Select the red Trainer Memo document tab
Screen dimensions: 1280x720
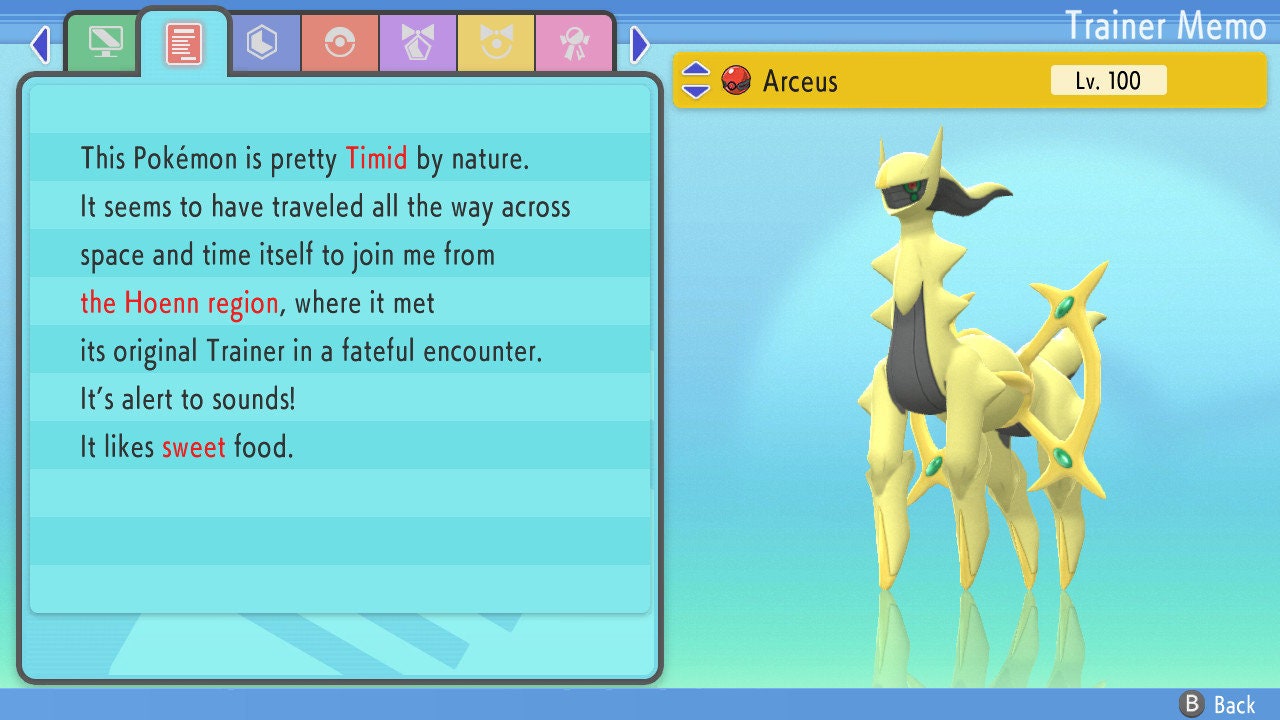click(184, 43)
